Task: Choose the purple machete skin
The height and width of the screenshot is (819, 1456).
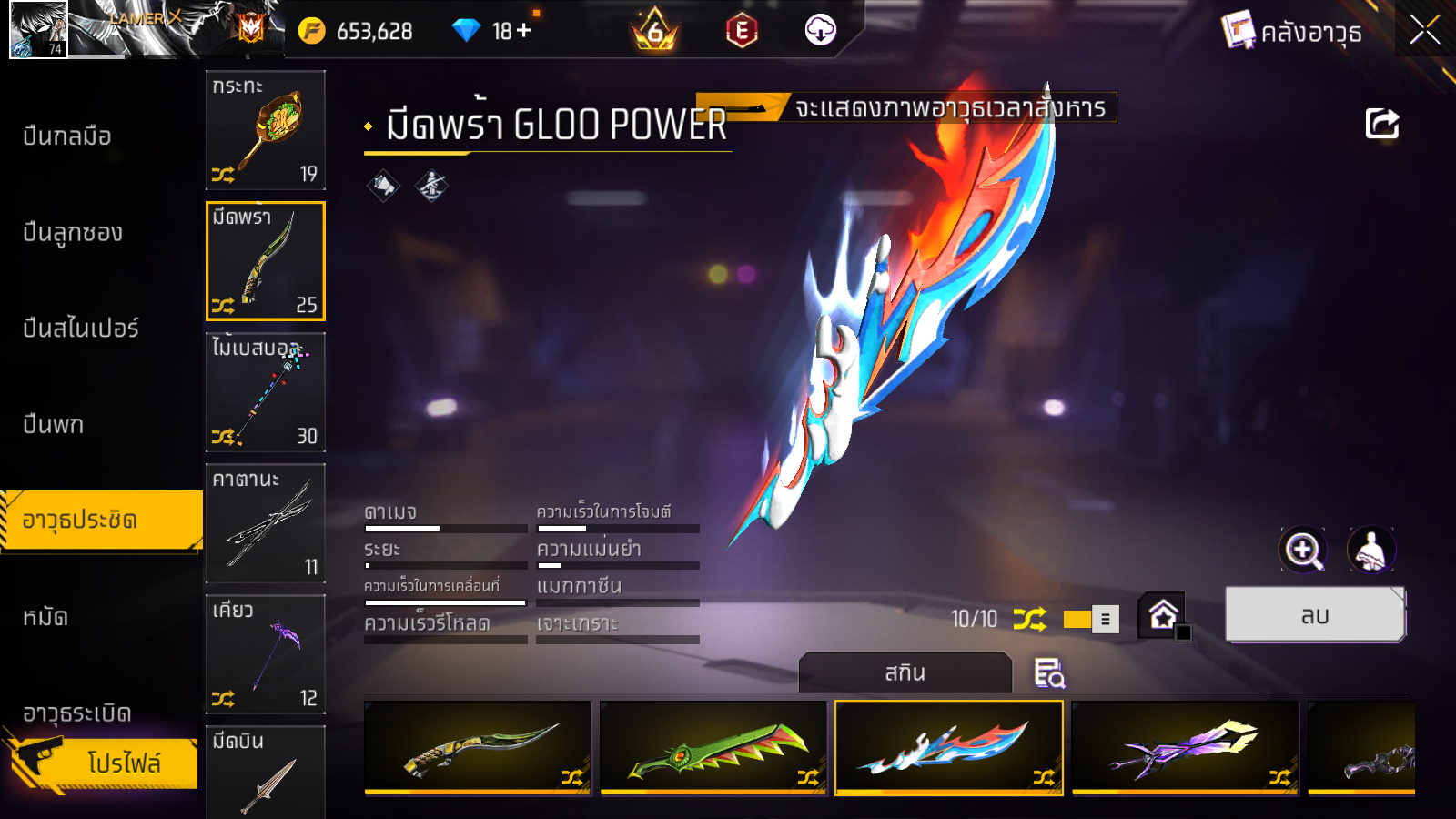Action: point(1185,748)
